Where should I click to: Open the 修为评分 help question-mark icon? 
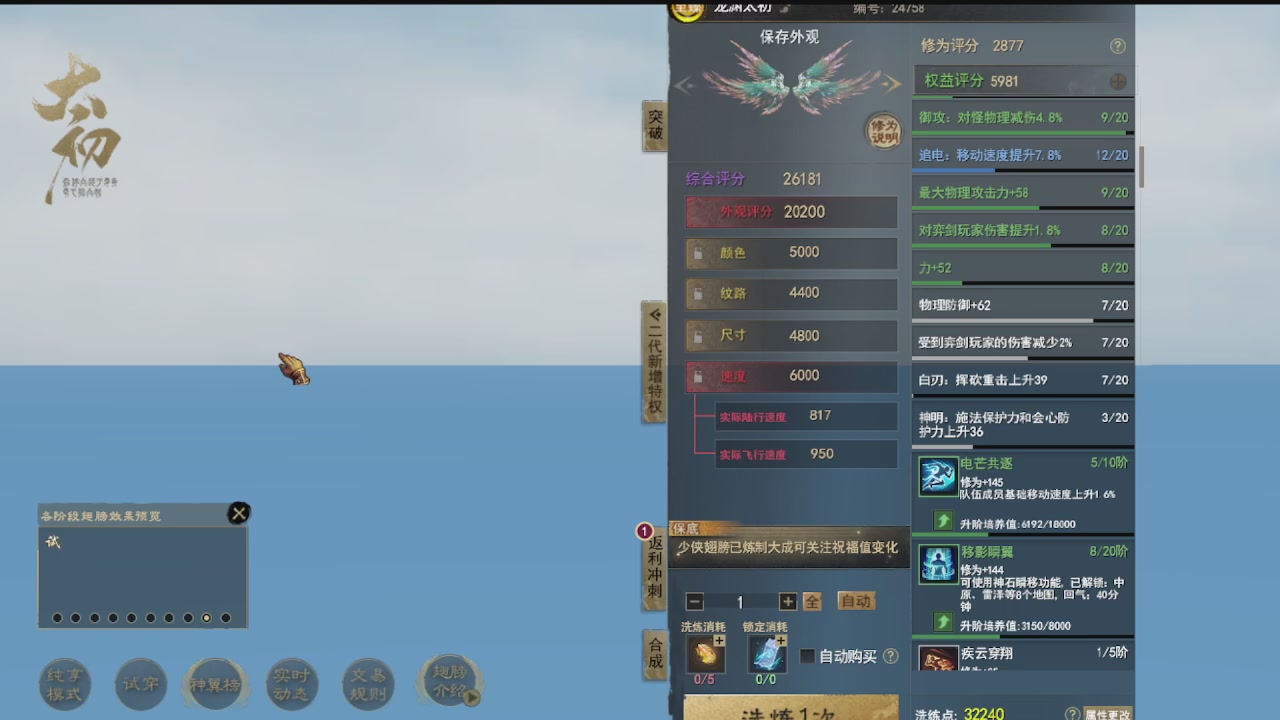[x=1118, y=46]
